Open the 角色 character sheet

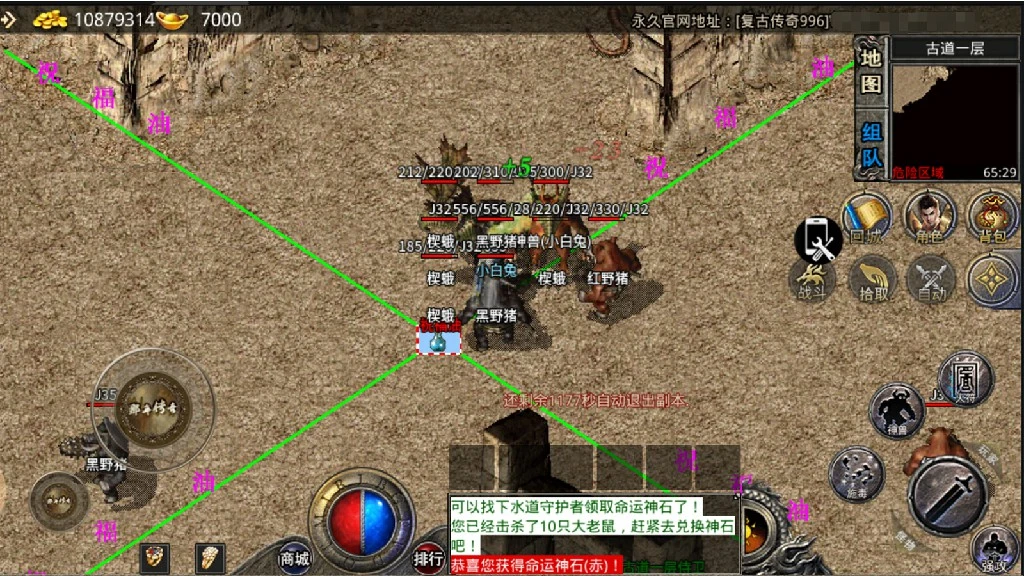point(929,218)
